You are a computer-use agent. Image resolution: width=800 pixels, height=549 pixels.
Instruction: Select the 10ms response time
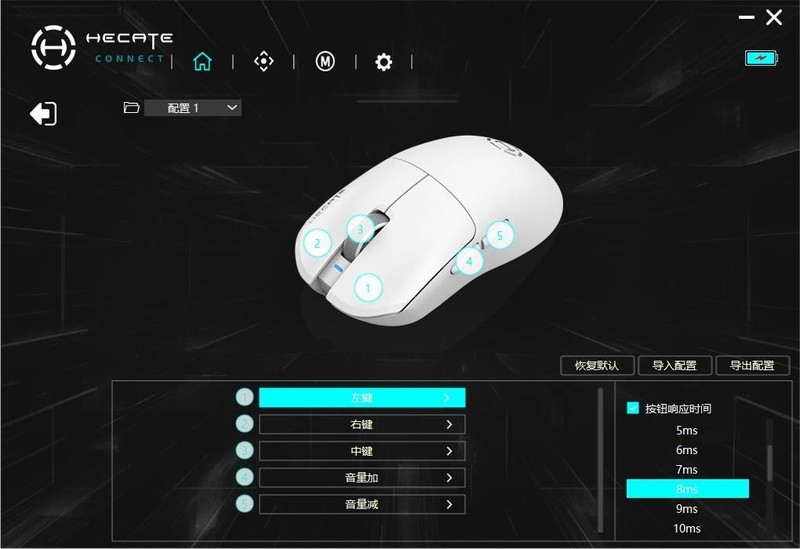tap(687, 528)
